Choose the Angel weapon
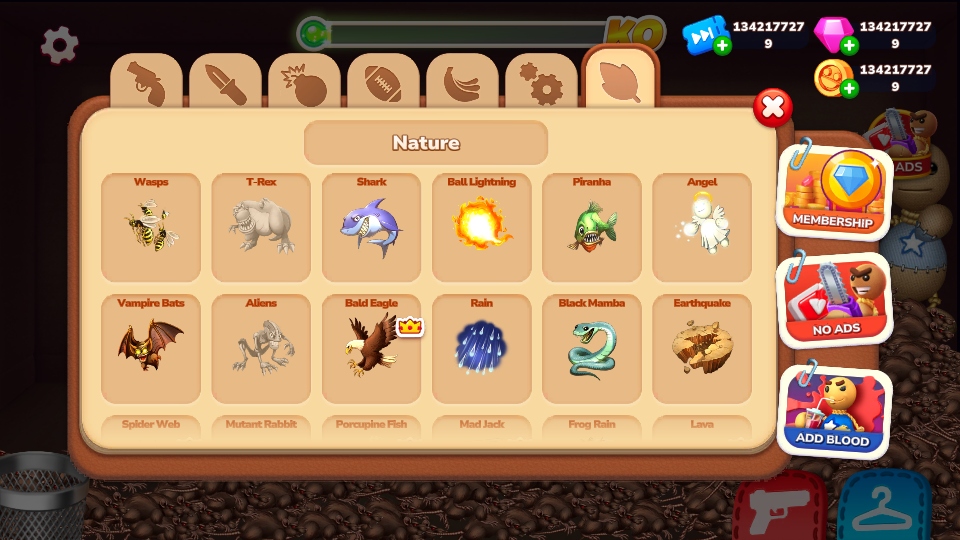 701,227
